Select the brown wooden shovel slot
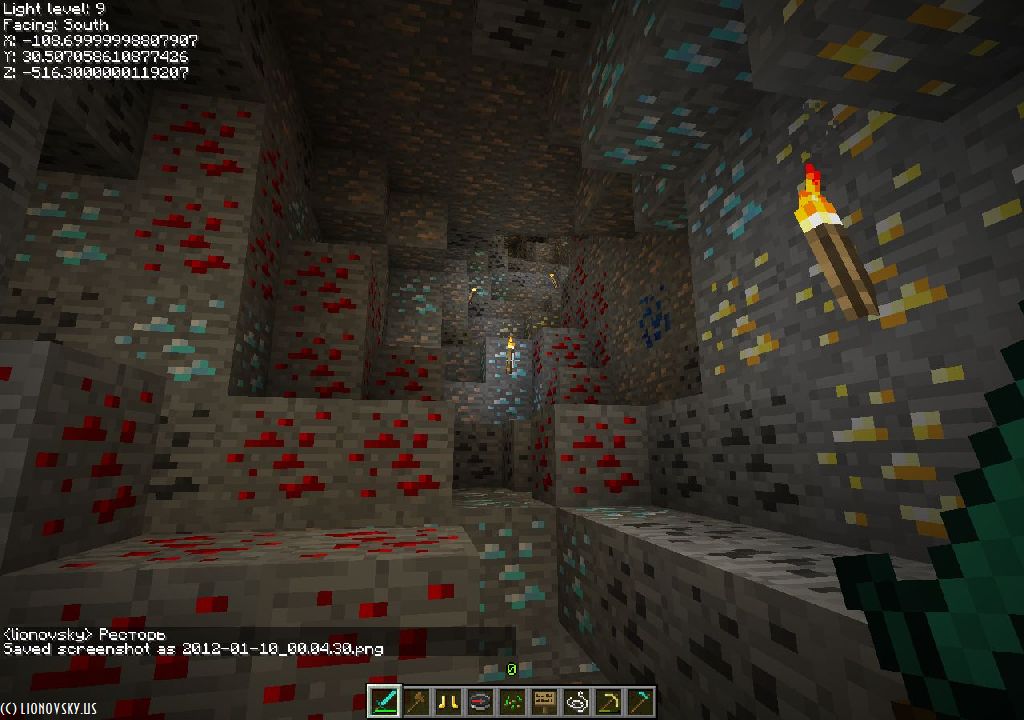 click(x=417, y=702)
